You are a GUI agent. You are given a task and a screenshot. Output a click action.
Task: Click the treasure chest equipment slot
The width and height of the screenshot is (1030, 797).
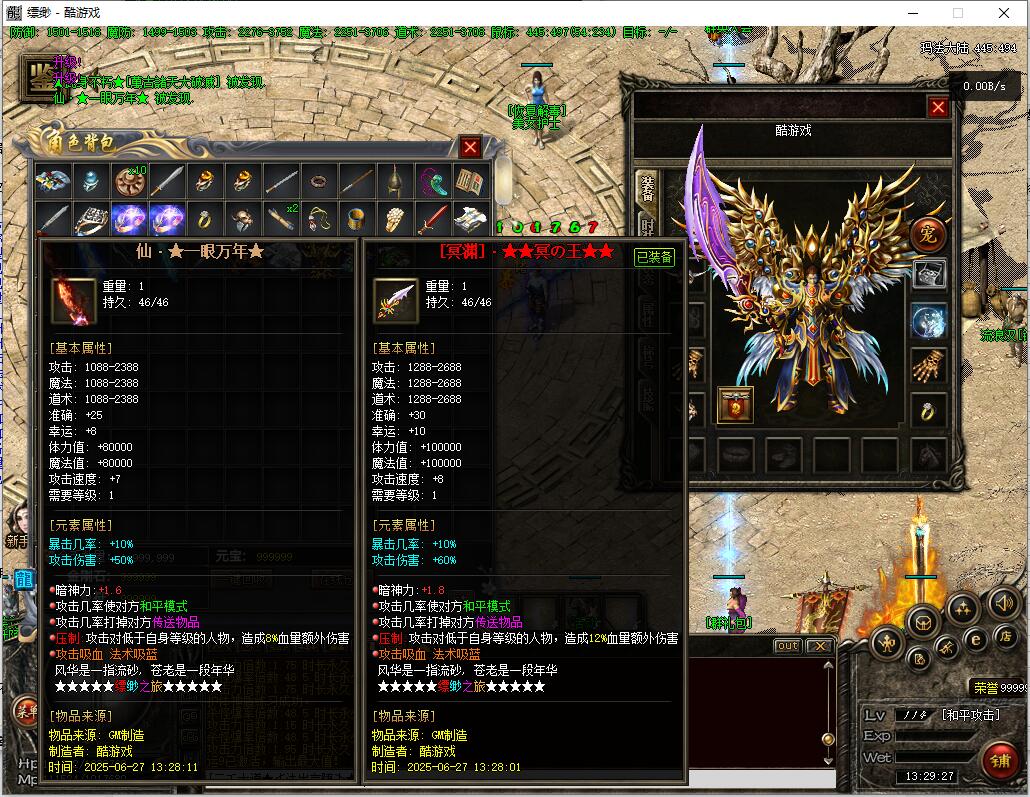[x=929, y=275]
